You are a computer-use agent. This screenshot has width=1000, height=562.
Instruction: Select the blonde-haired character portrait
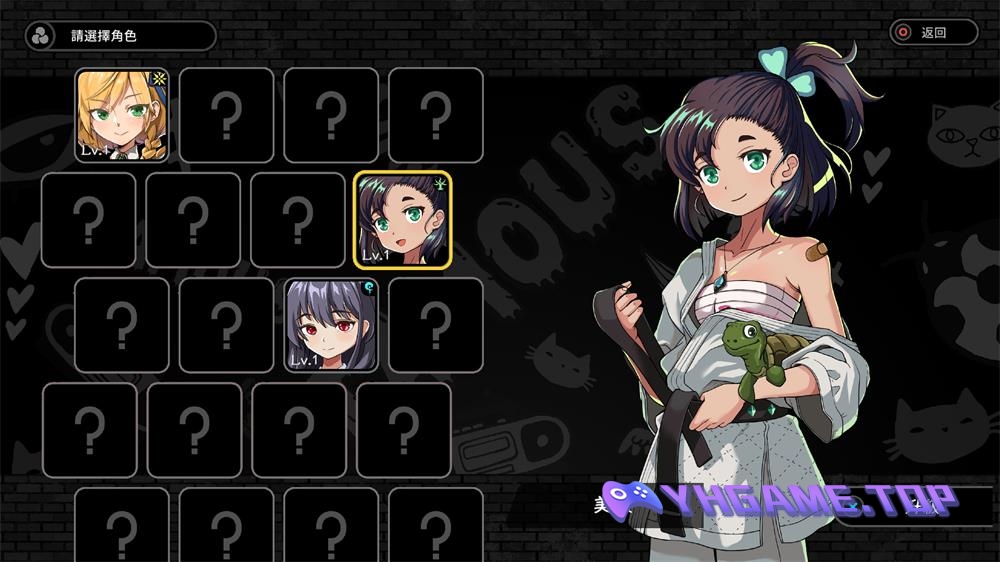coord(123,115)
